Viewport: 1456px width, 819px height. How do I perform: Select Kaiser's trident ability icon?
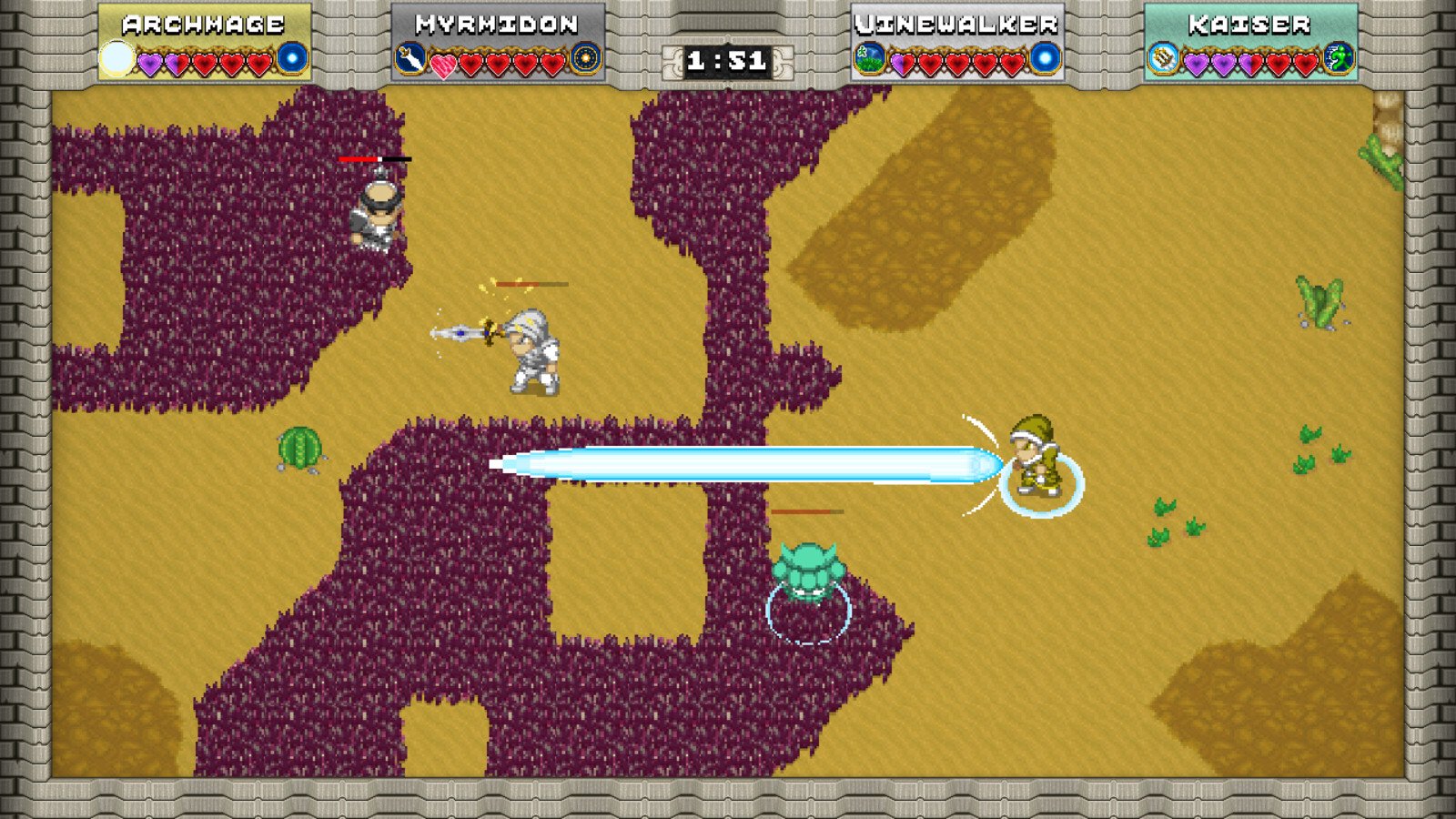(x=1162, y=60)
